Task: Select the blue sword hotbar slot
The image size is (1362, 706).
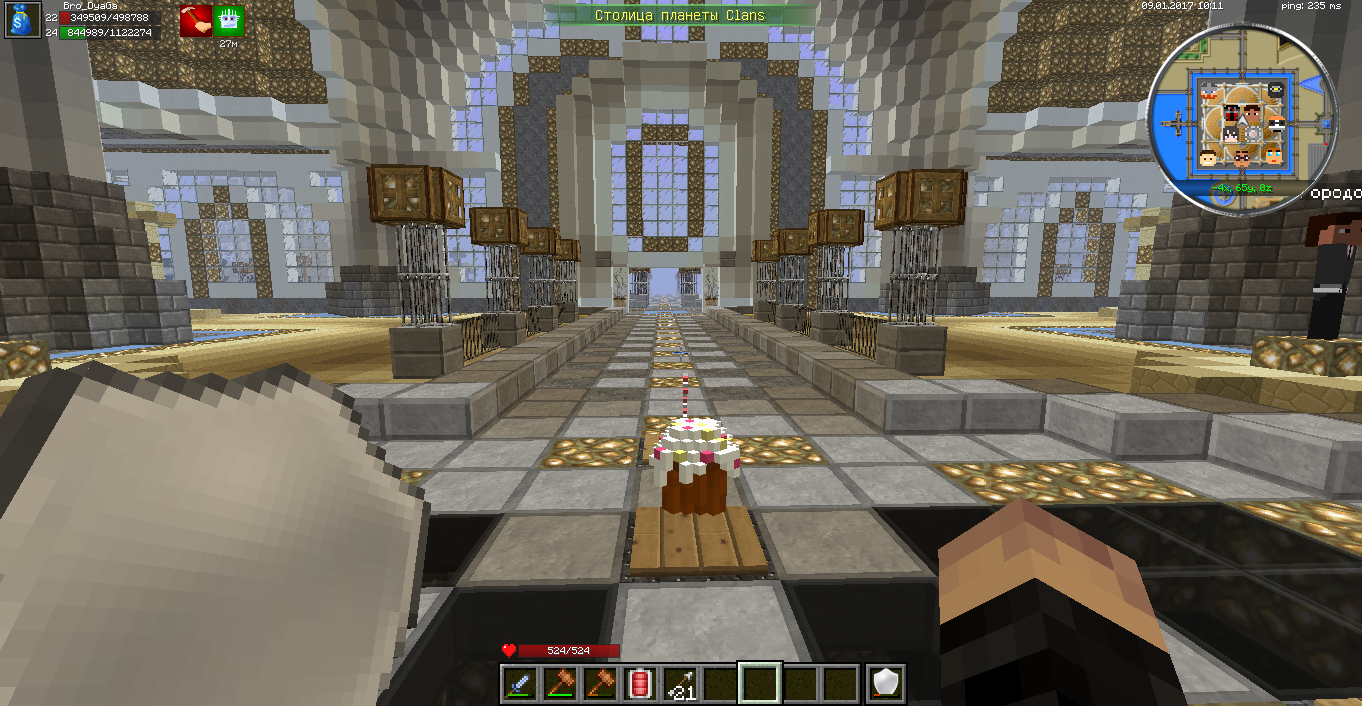Action: pos(518,683)
